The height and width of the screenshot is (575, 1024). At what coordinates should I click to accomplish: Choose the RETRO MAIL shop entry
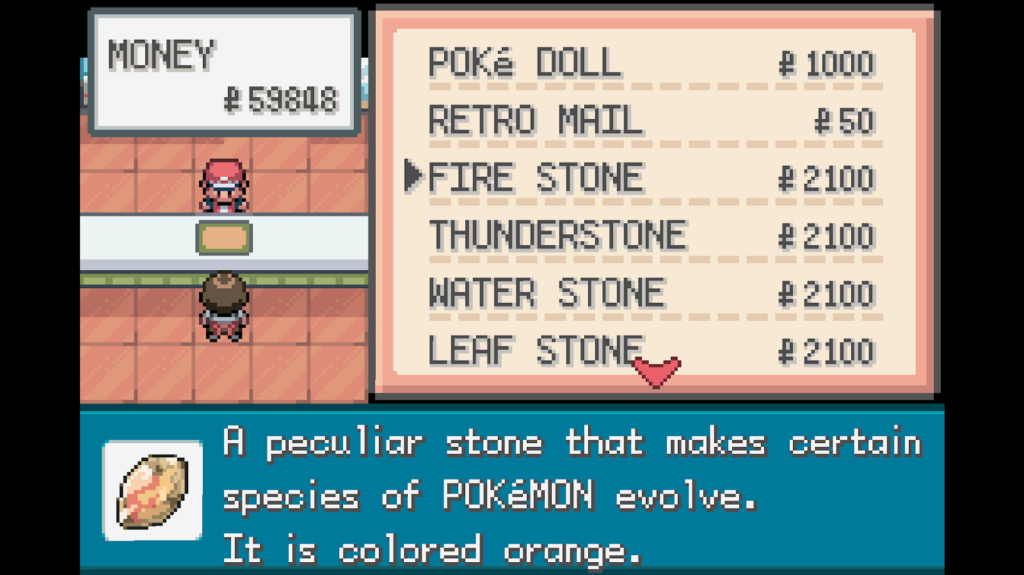534,121
